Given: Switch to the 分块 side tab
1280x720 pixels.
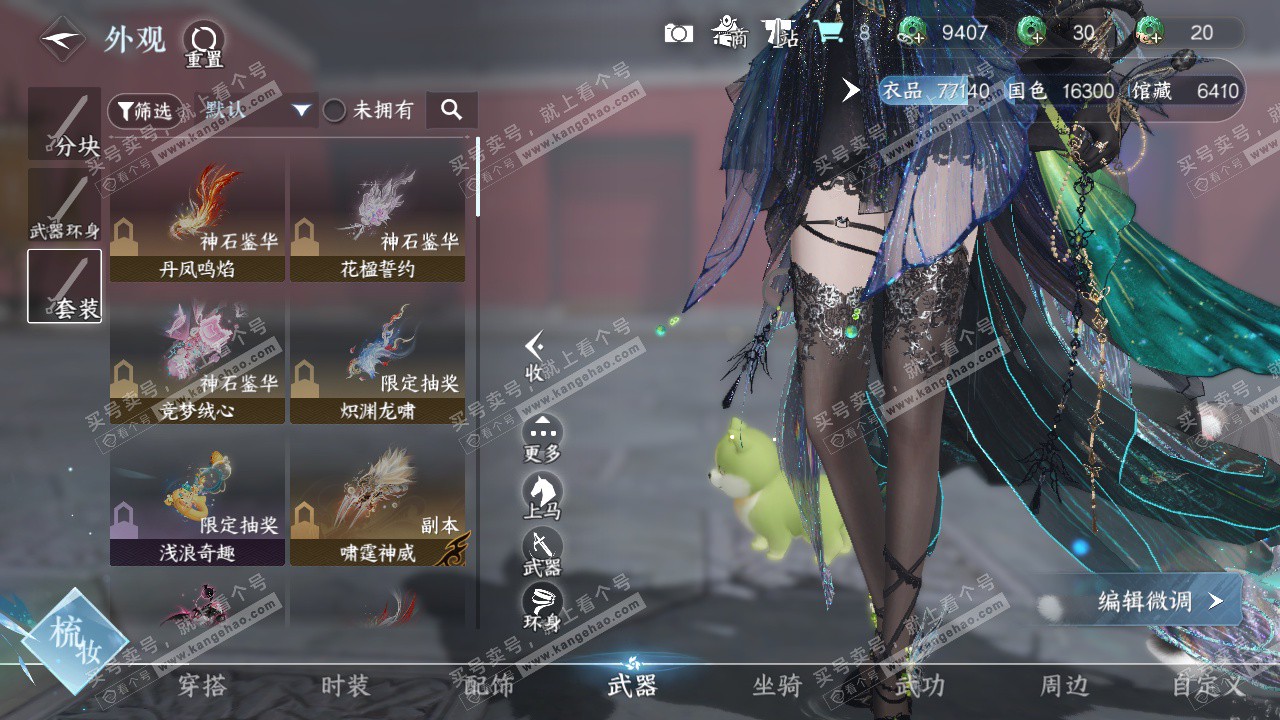Looking at the screenshot, I should [x=65, y=123].
